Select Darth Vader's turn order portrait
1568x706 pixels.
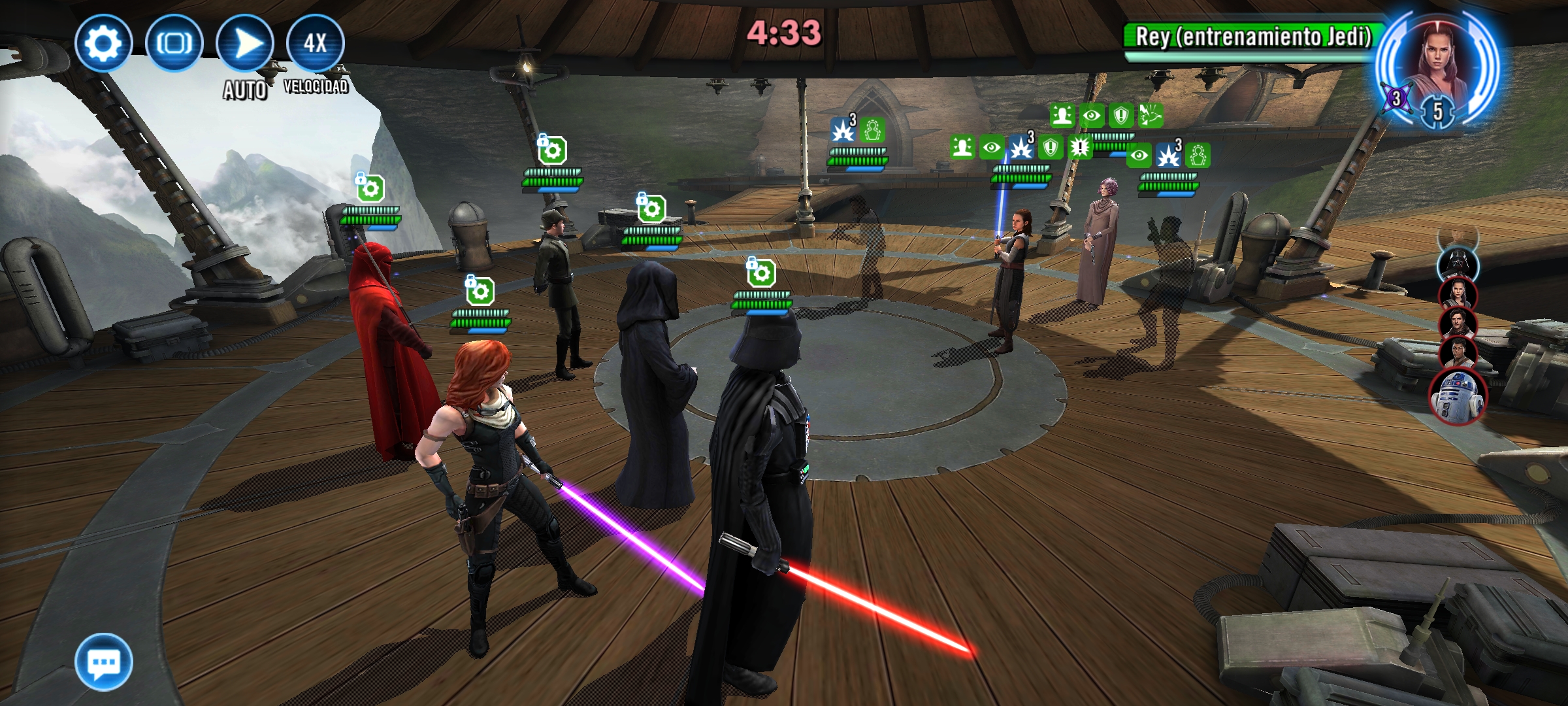tap(1458, 263)
